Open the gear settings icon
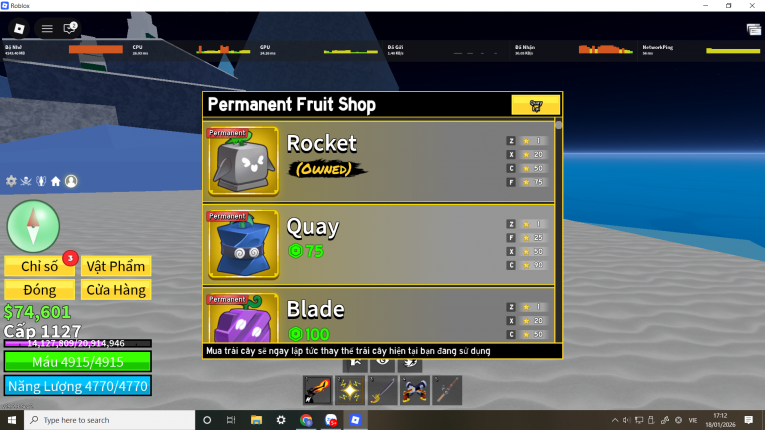765x430 pixels. [11, 181]
